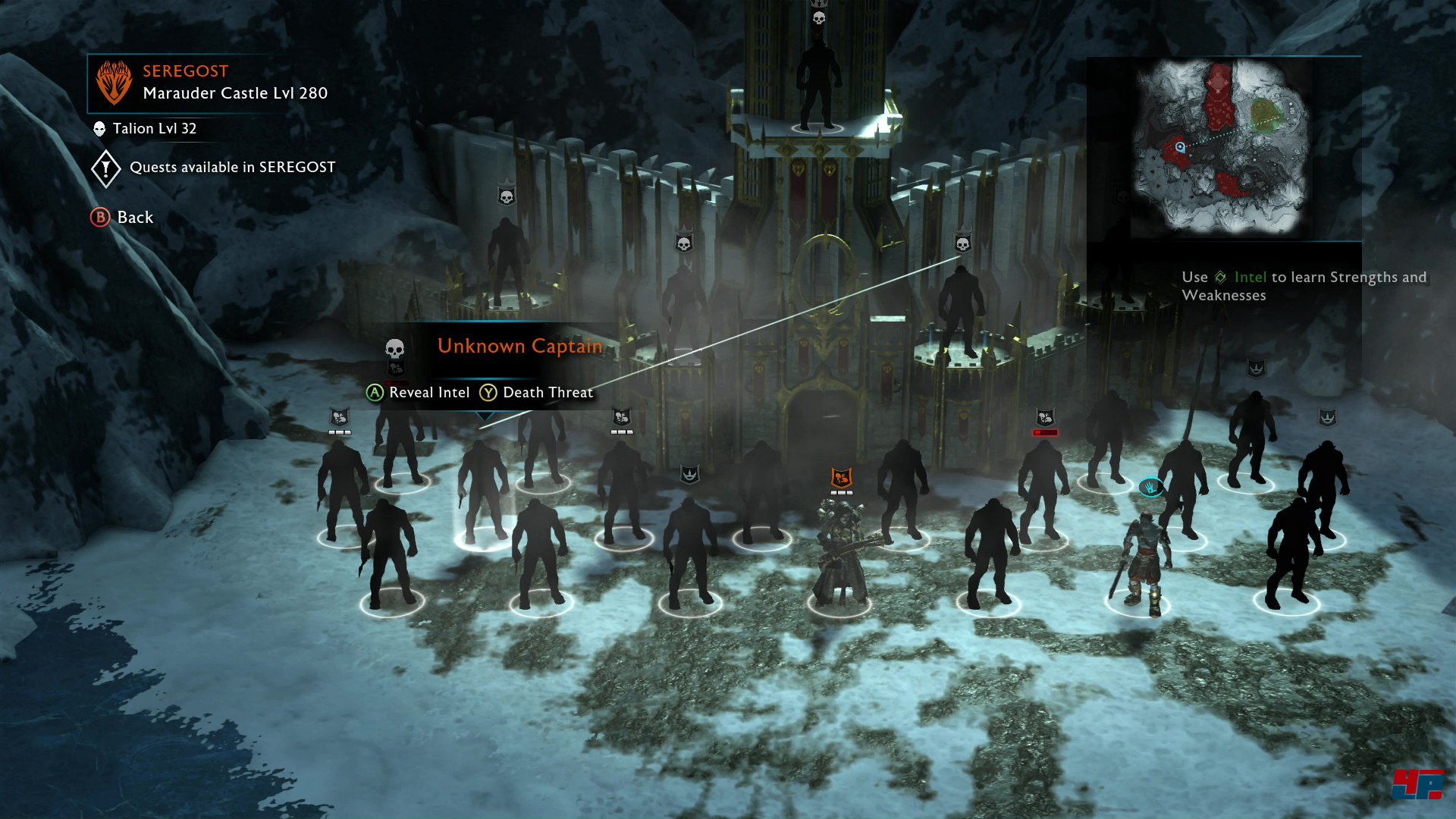Click the orange emblem above the armored captain

[841, 478]
